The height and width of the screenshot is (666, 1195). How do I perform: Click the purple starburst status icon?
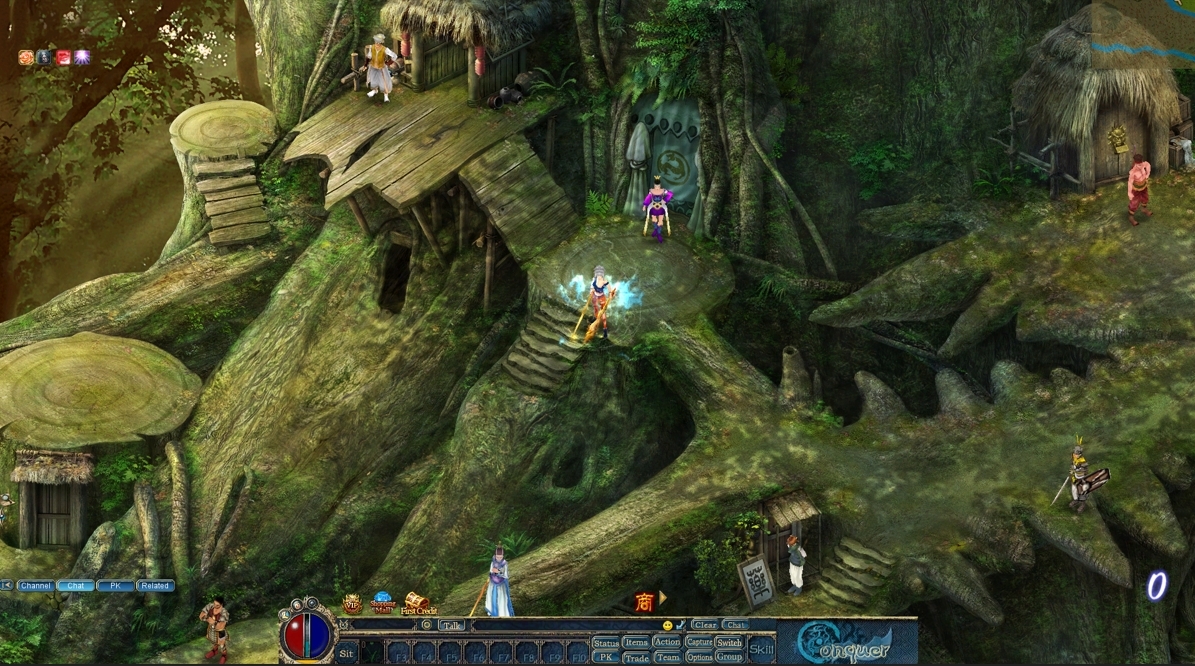(x=82, y=57)
